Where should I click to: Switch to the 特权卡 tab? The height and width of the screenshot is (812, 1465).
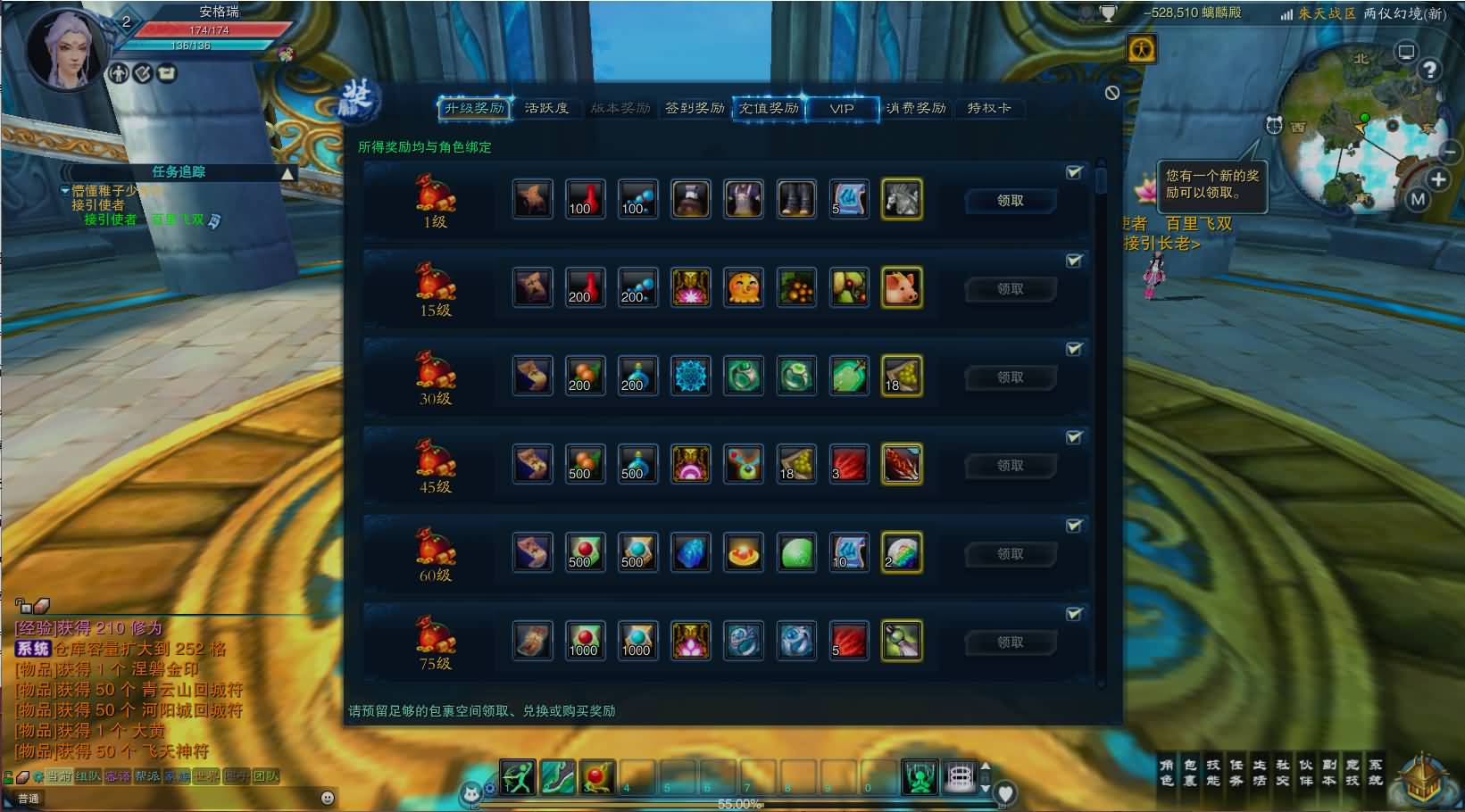[989, 108]
